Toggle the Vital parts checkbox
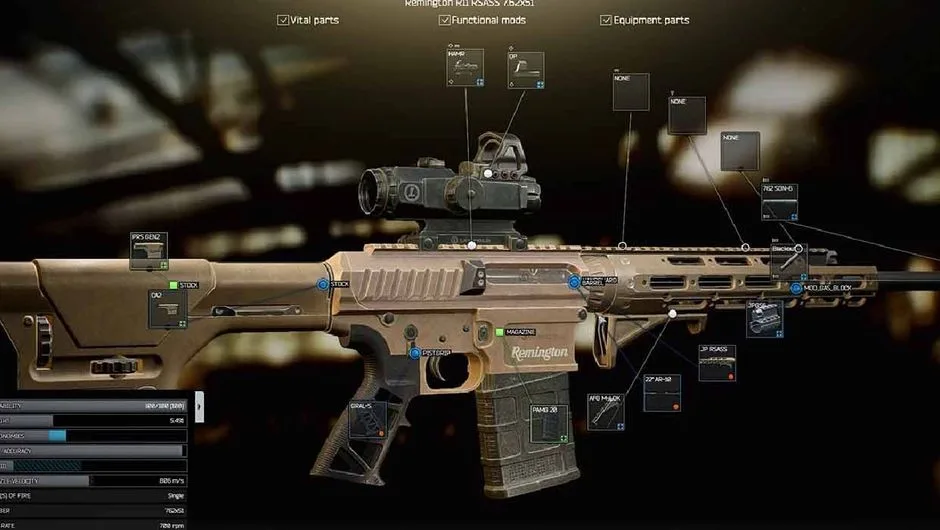 283,20
